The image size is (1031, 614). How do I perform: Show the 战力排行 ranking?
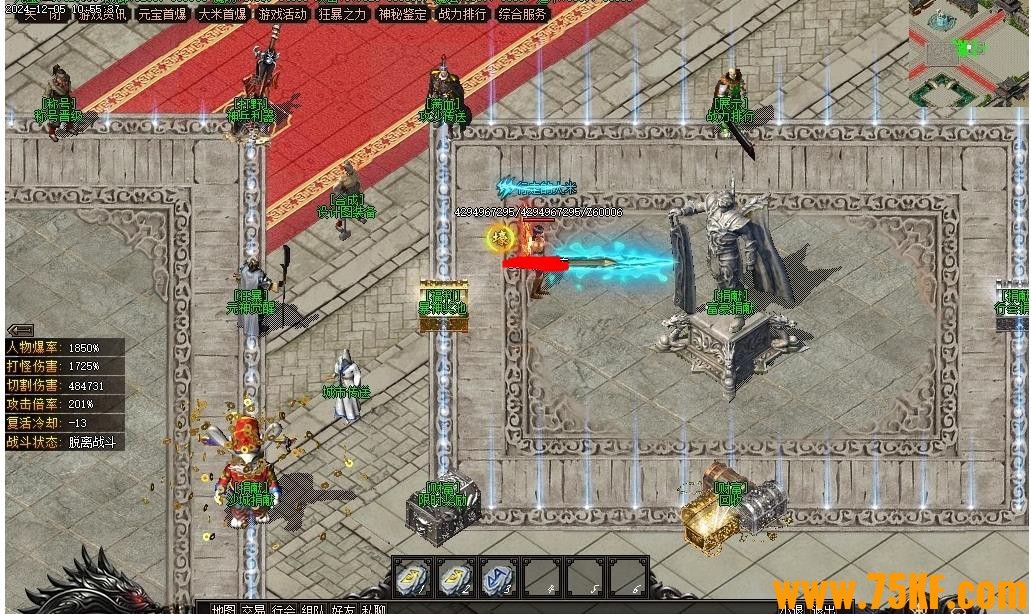click(x=462, y=14)
